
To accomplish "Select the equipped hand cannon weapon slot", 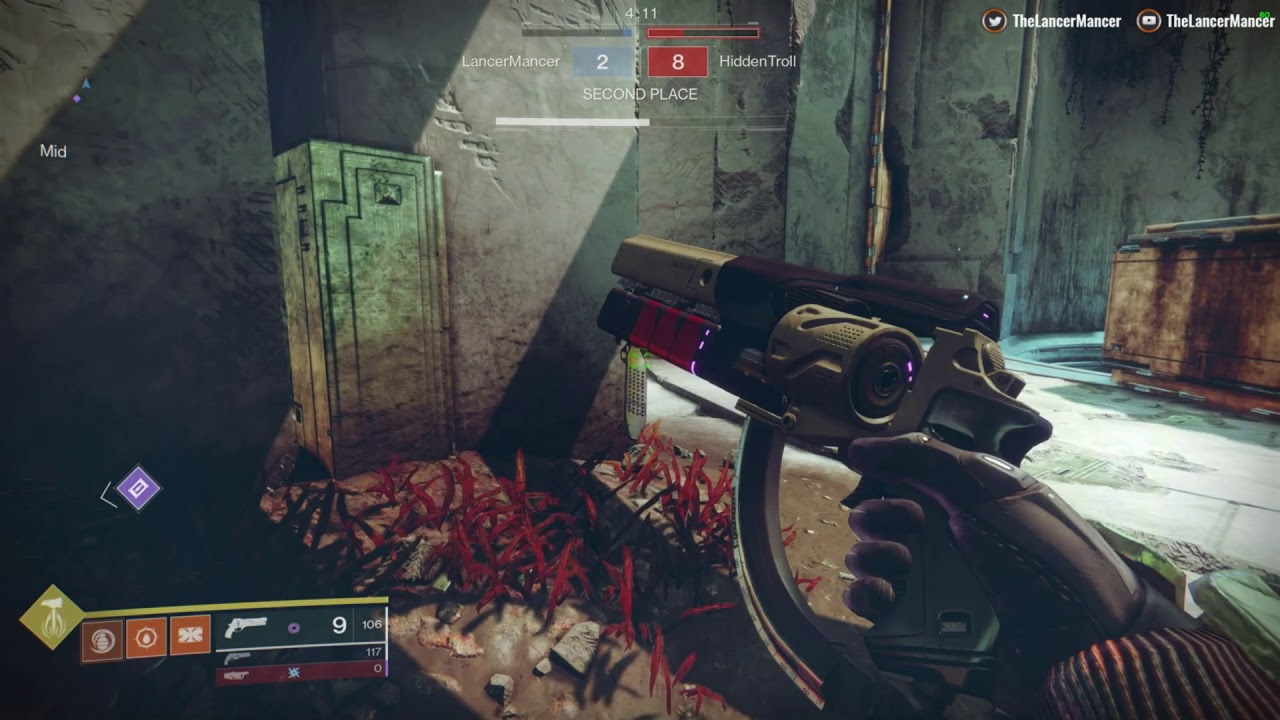I will 300,627.
